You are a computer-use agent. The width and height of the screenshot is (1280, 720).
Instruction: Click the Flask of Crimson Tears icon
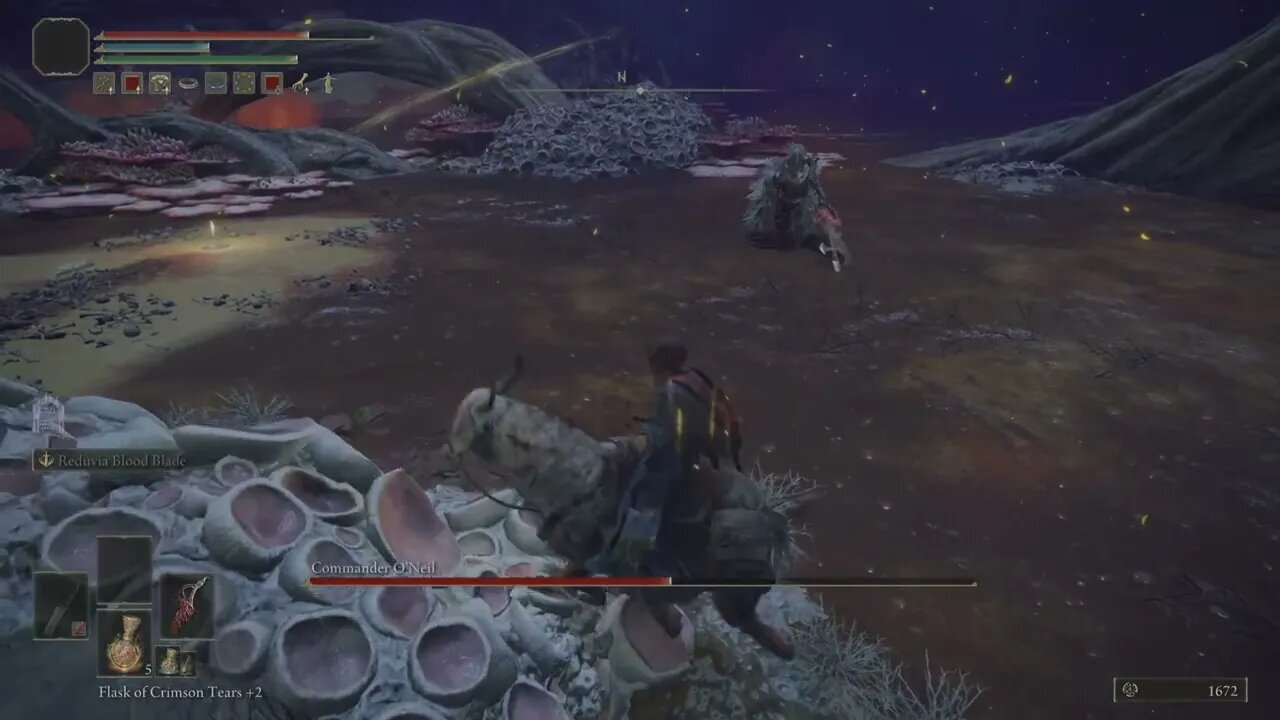pos(126,645)
